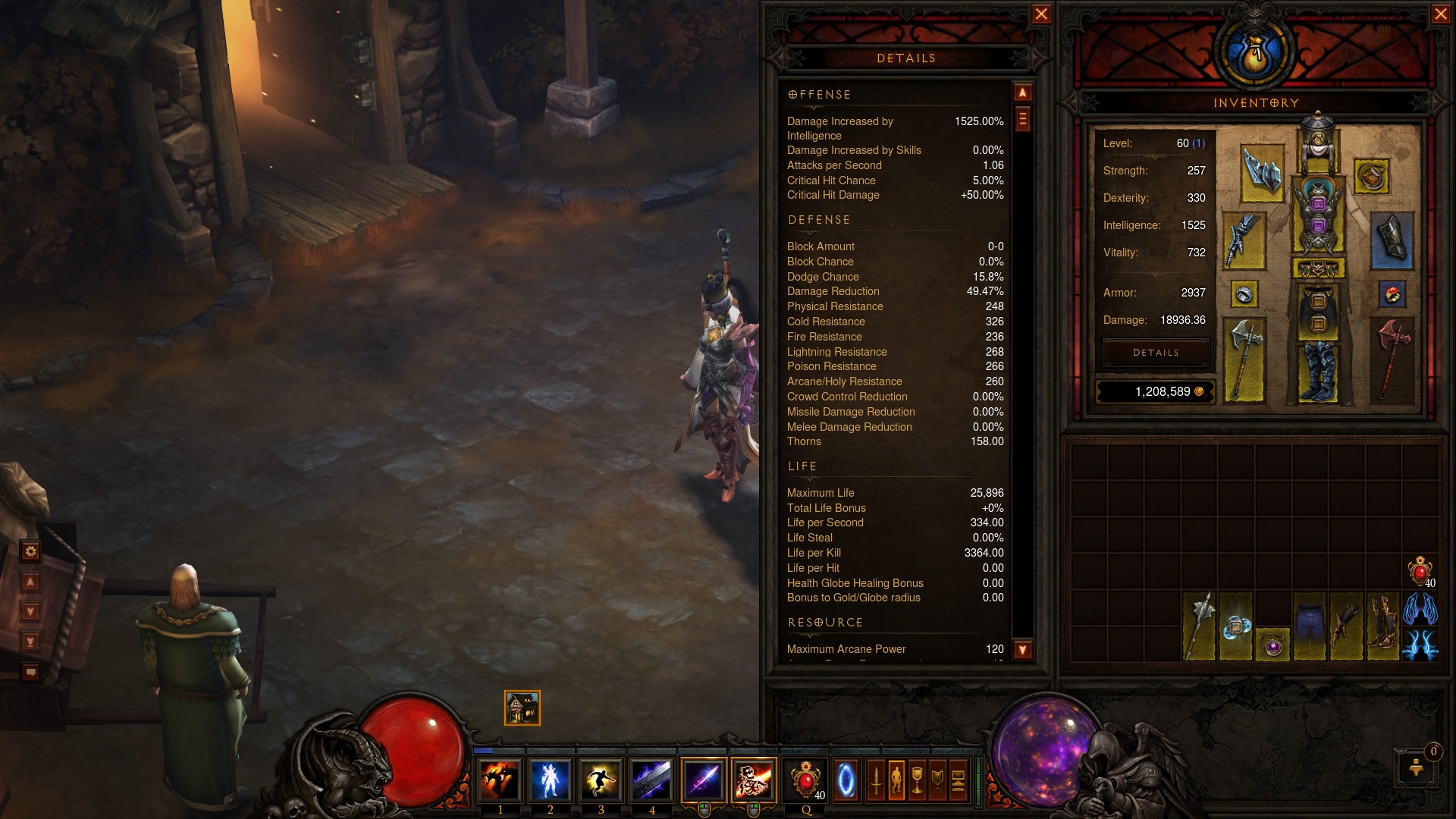Select the equipped boots slot
The width and height of the screenshot is (1456, 819).
coord(1318,372)
